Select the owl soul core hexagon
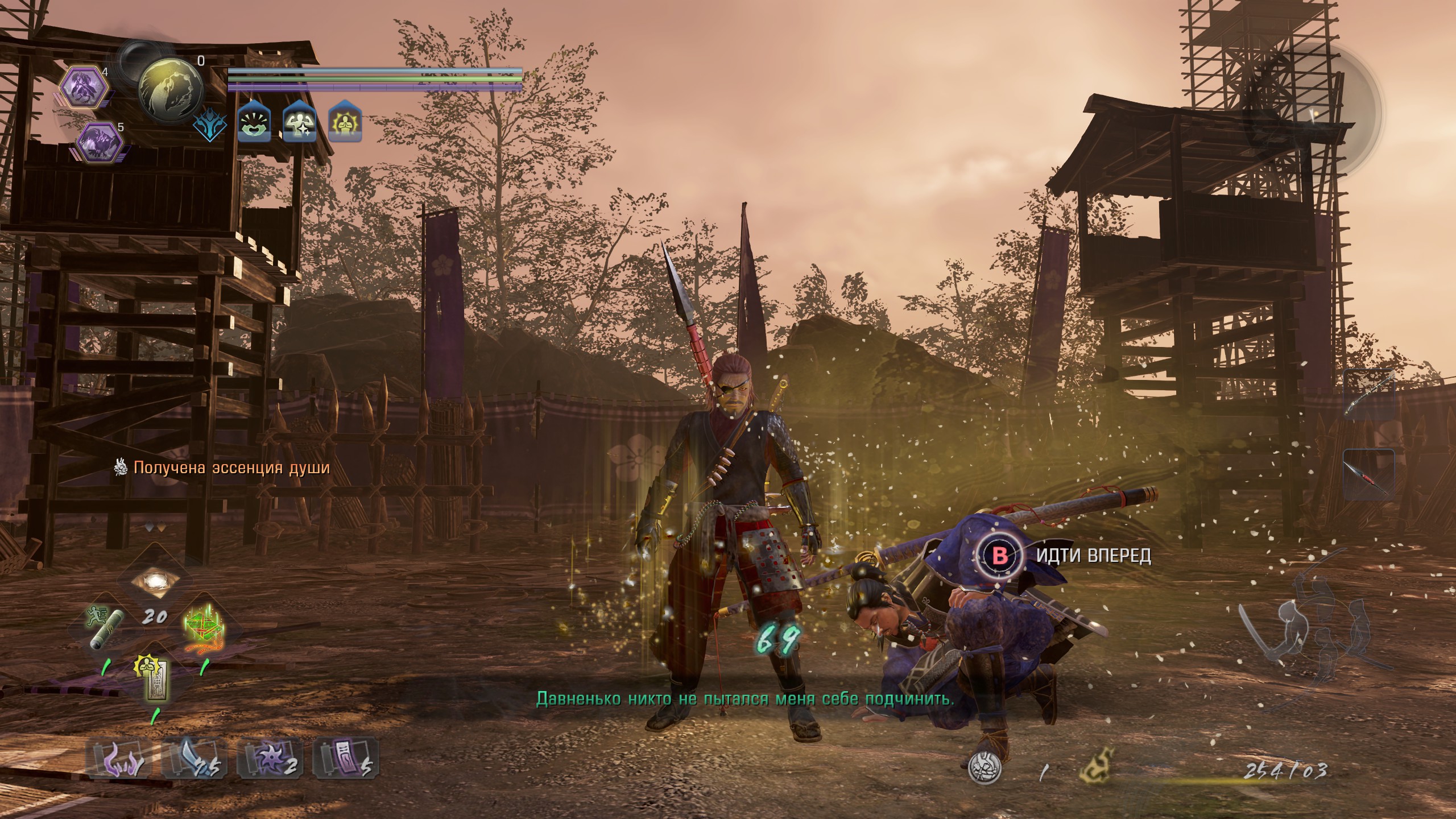1456x819 pixels. pos(100,143)
